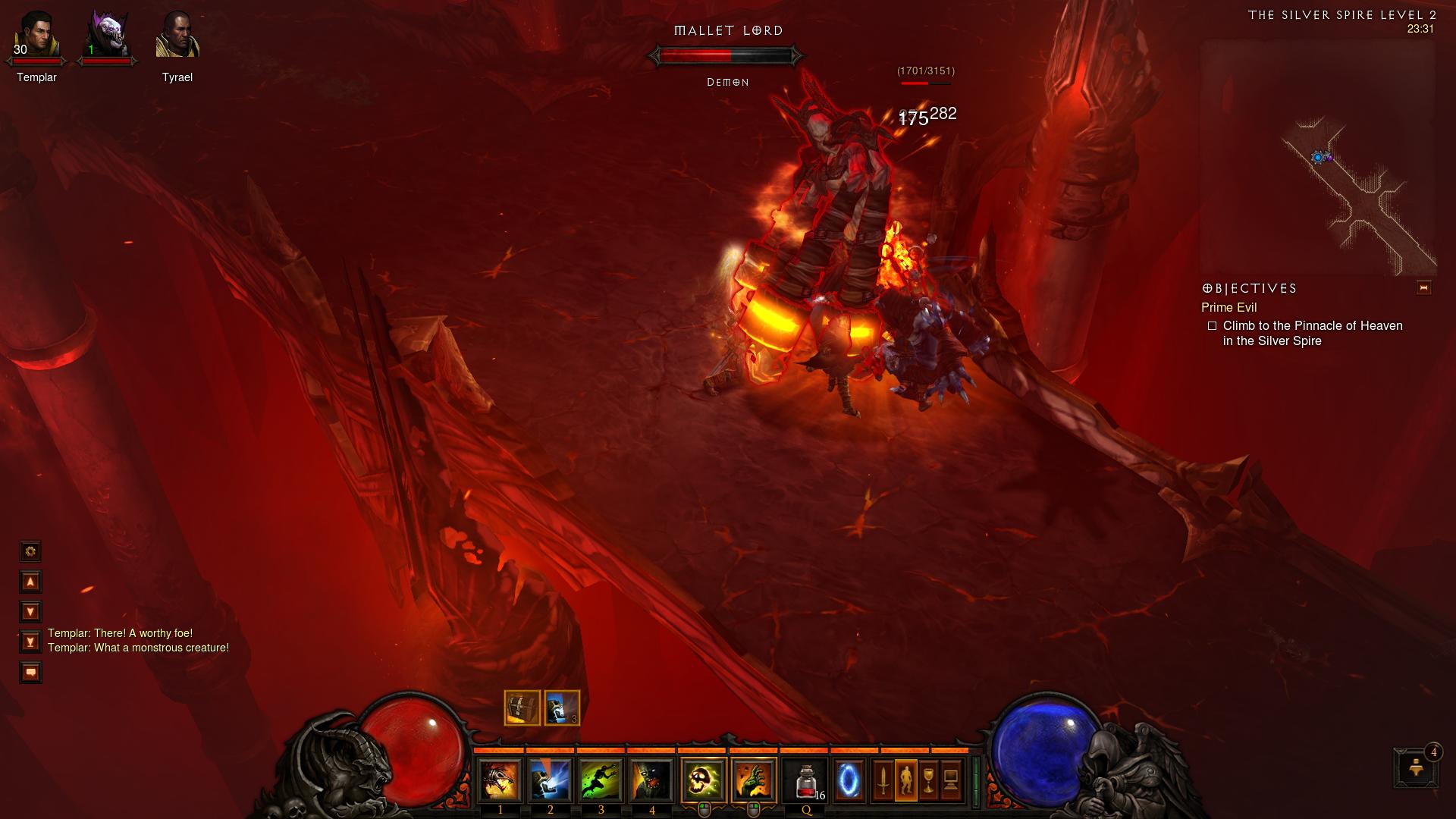This screenshot has height=819, width=1456.
Task: Open the blue Town Portal
Action: (x=849, y=780)
